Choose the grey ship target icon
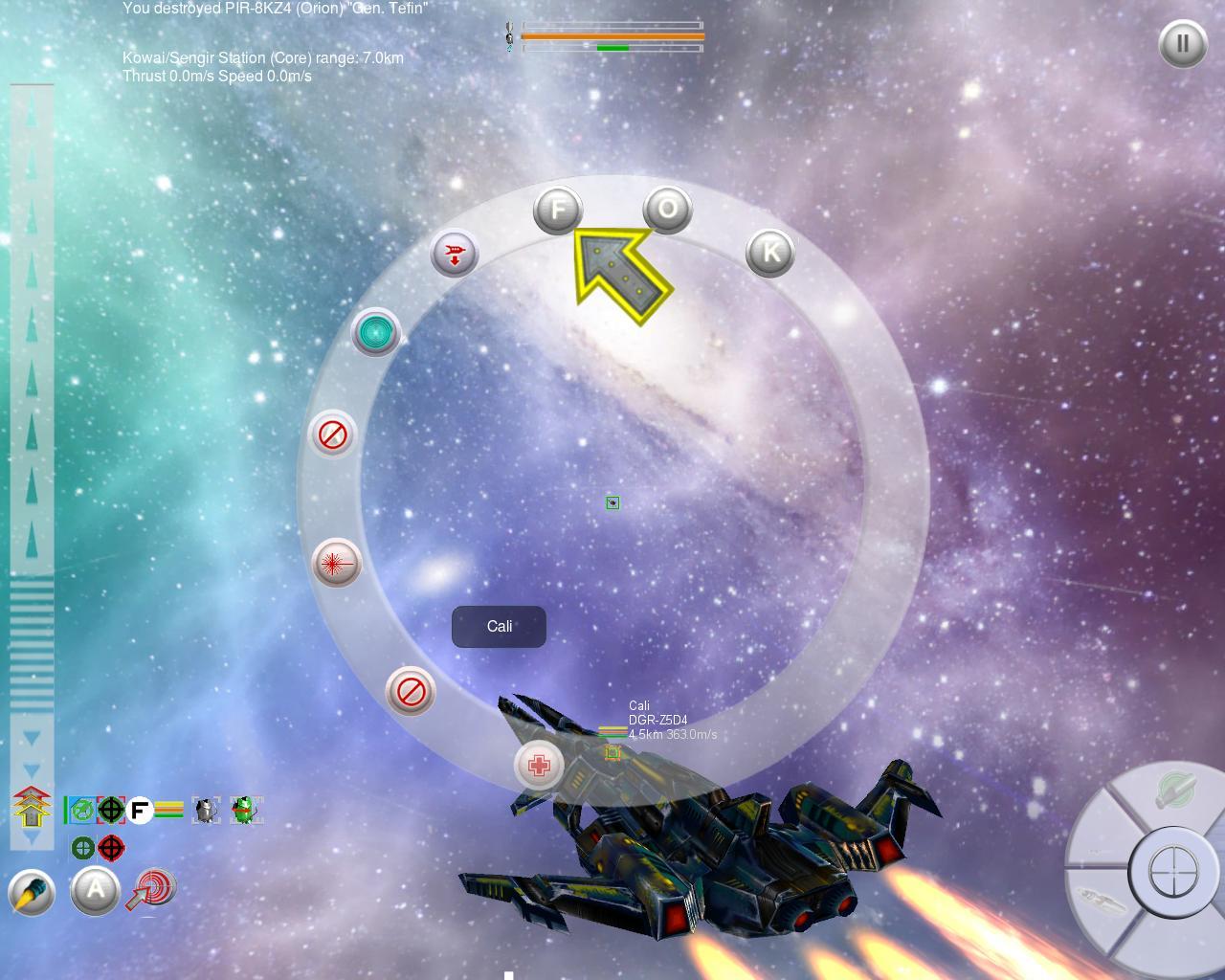The image size is (1225, 980). (206, 811)
